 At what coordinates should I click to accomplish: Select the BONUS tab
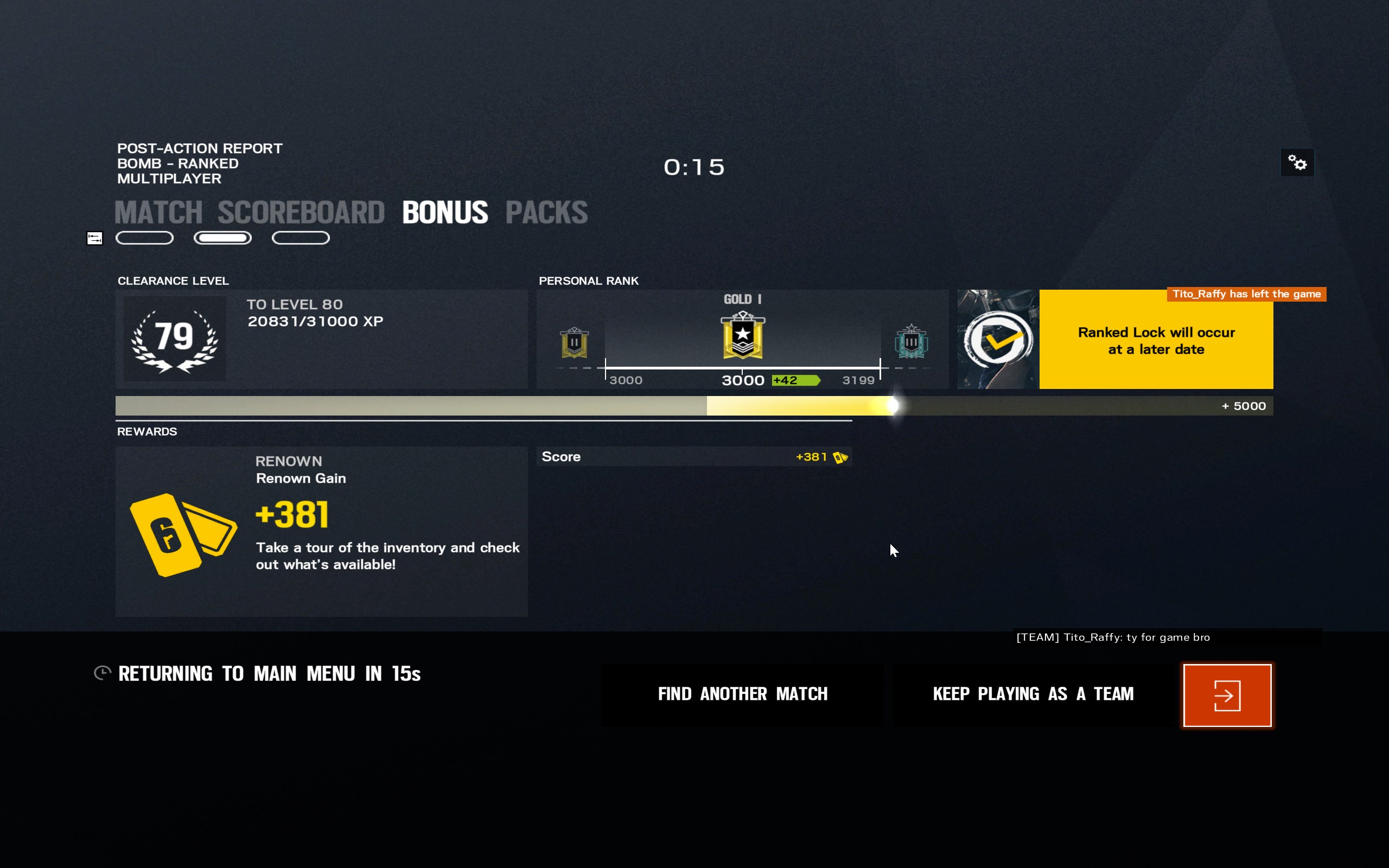(x=445, y=213)
